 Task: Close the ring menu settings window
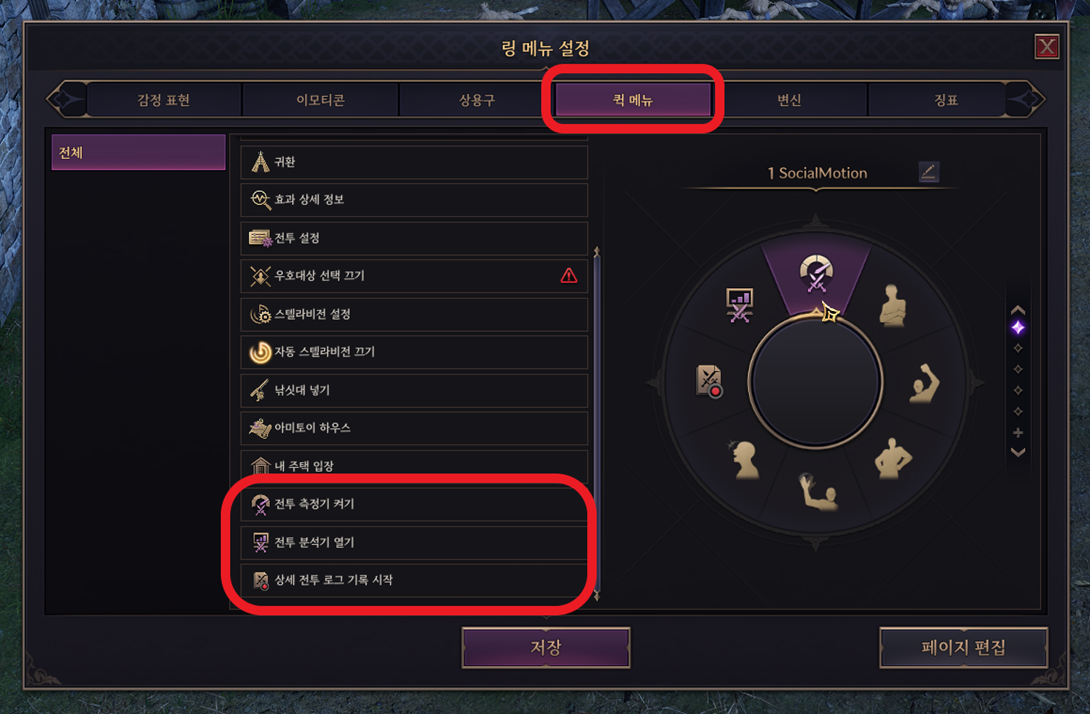point(1046,47)
